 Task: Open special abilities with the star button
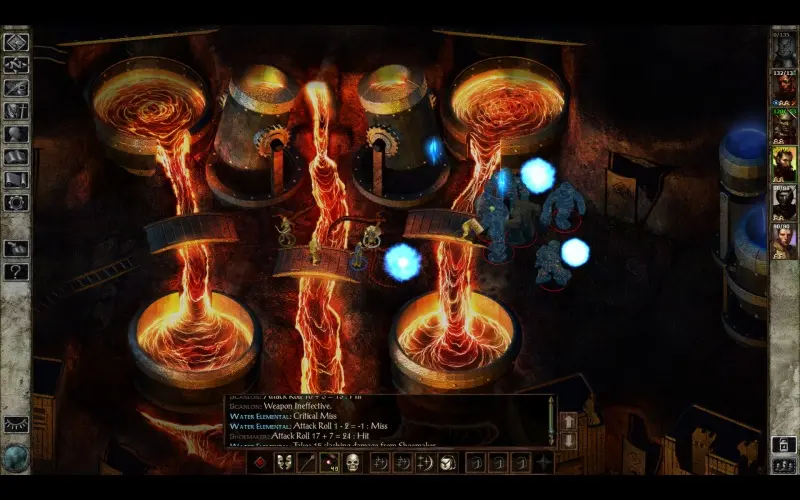544,462
